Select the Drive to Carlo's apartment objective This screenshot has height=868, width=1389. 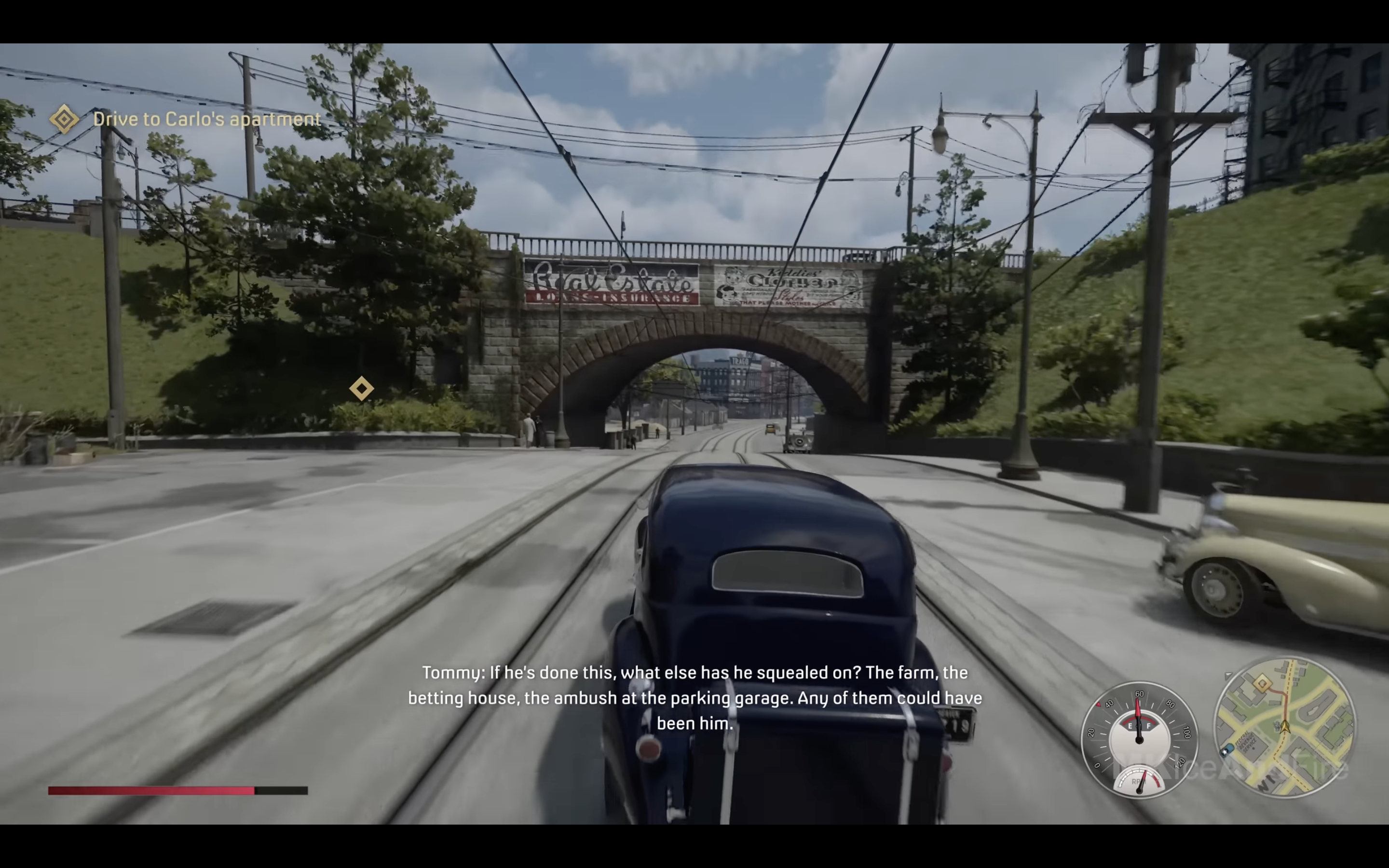206,120
